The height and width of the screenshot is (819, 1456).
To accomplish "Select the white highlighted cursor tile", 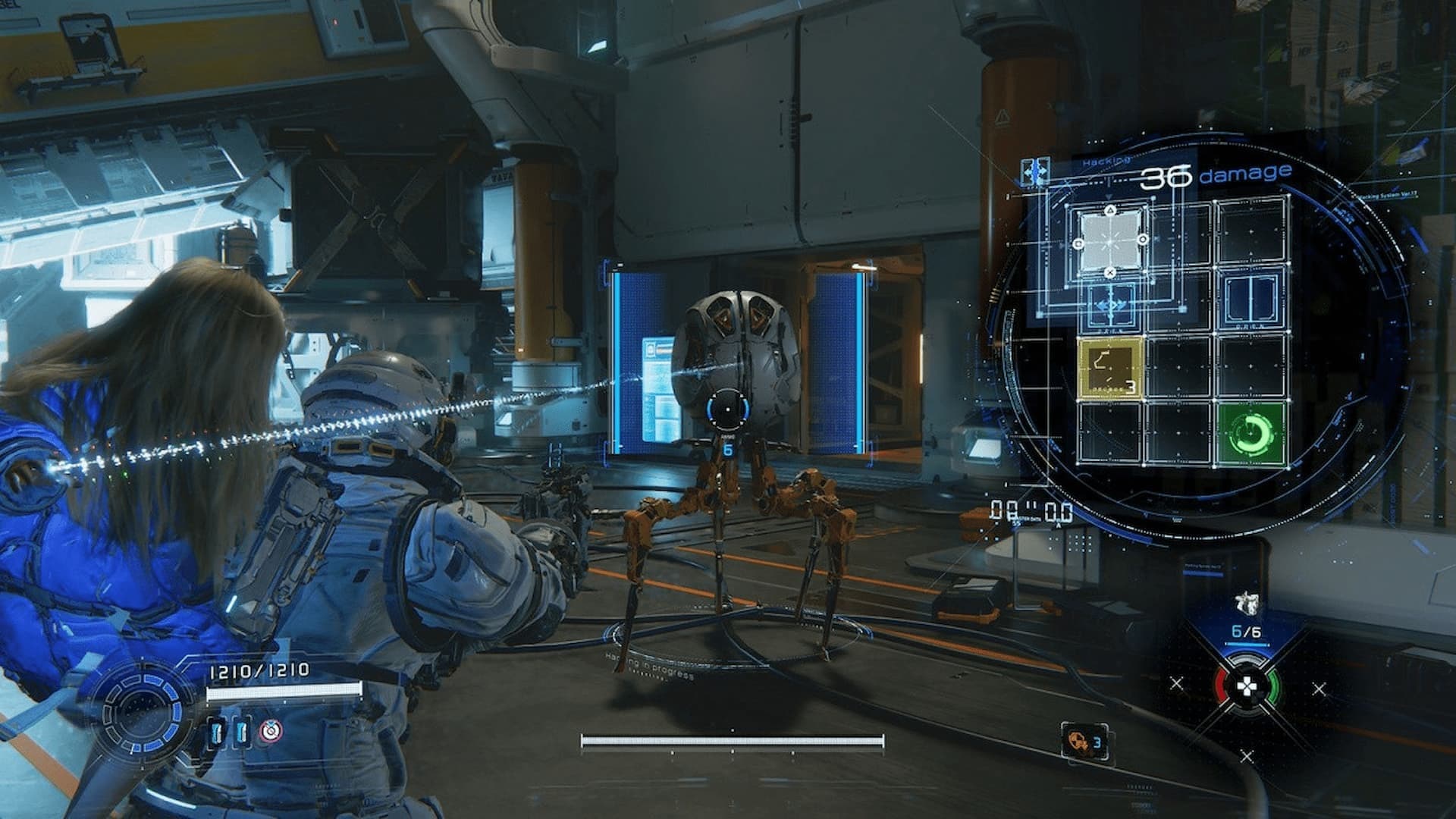I will (x=1110, y=241).
